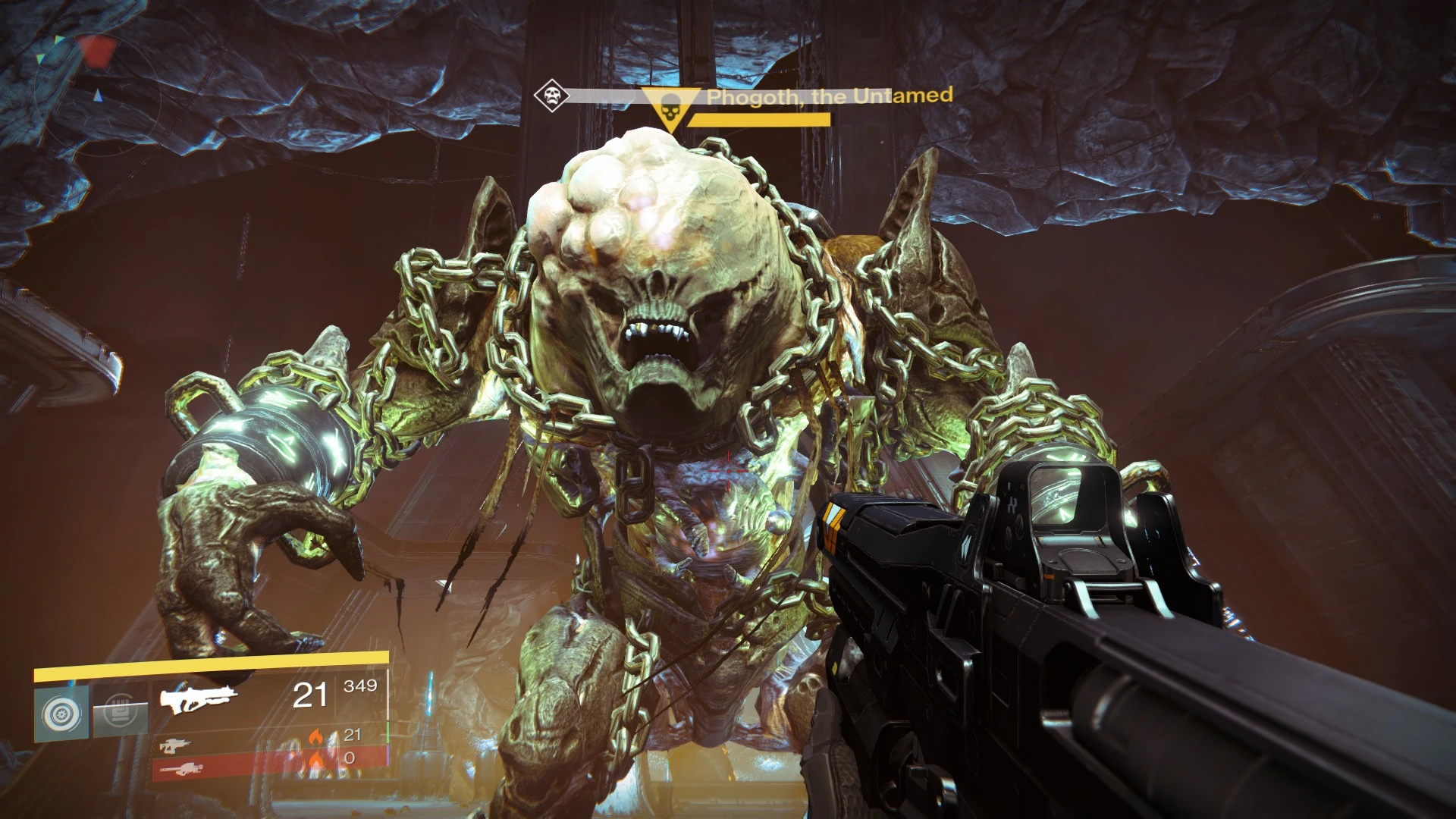The height and width of the screenshot is (819, 1456).
Task: Activate the fist melee ability icon
Action: tap(120, 712)
